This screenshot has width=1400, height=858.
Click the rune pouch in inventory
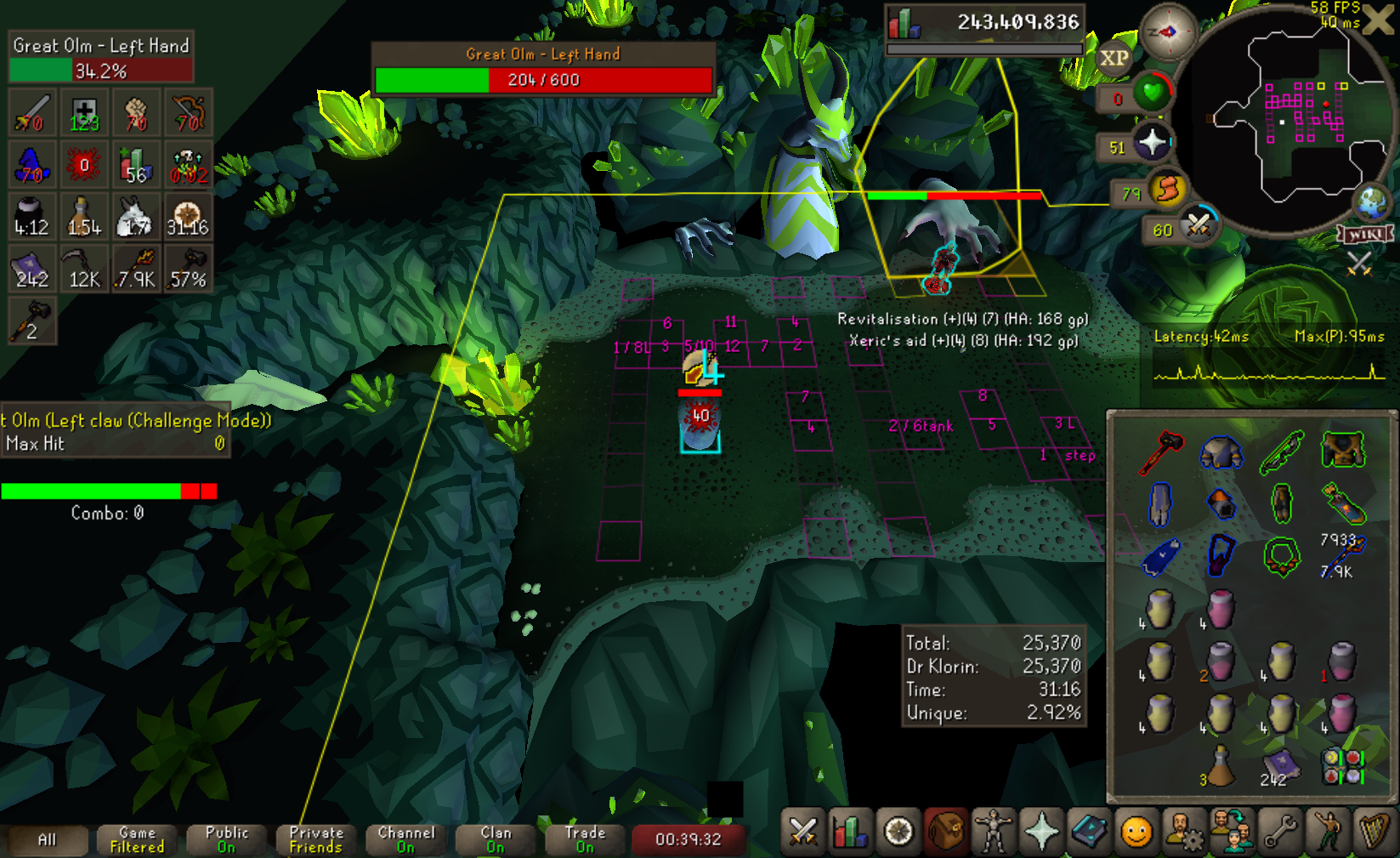[1343, 765]
